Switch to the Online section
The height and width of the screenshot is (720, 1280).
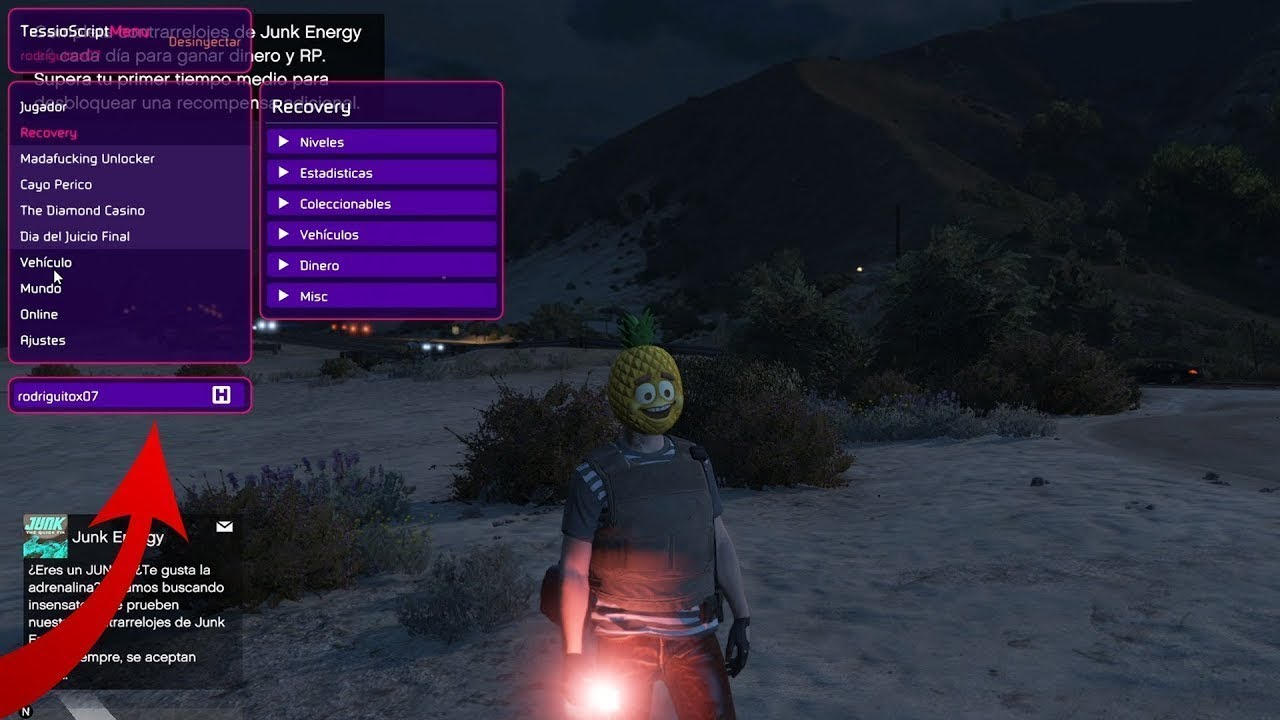point(39,315)
